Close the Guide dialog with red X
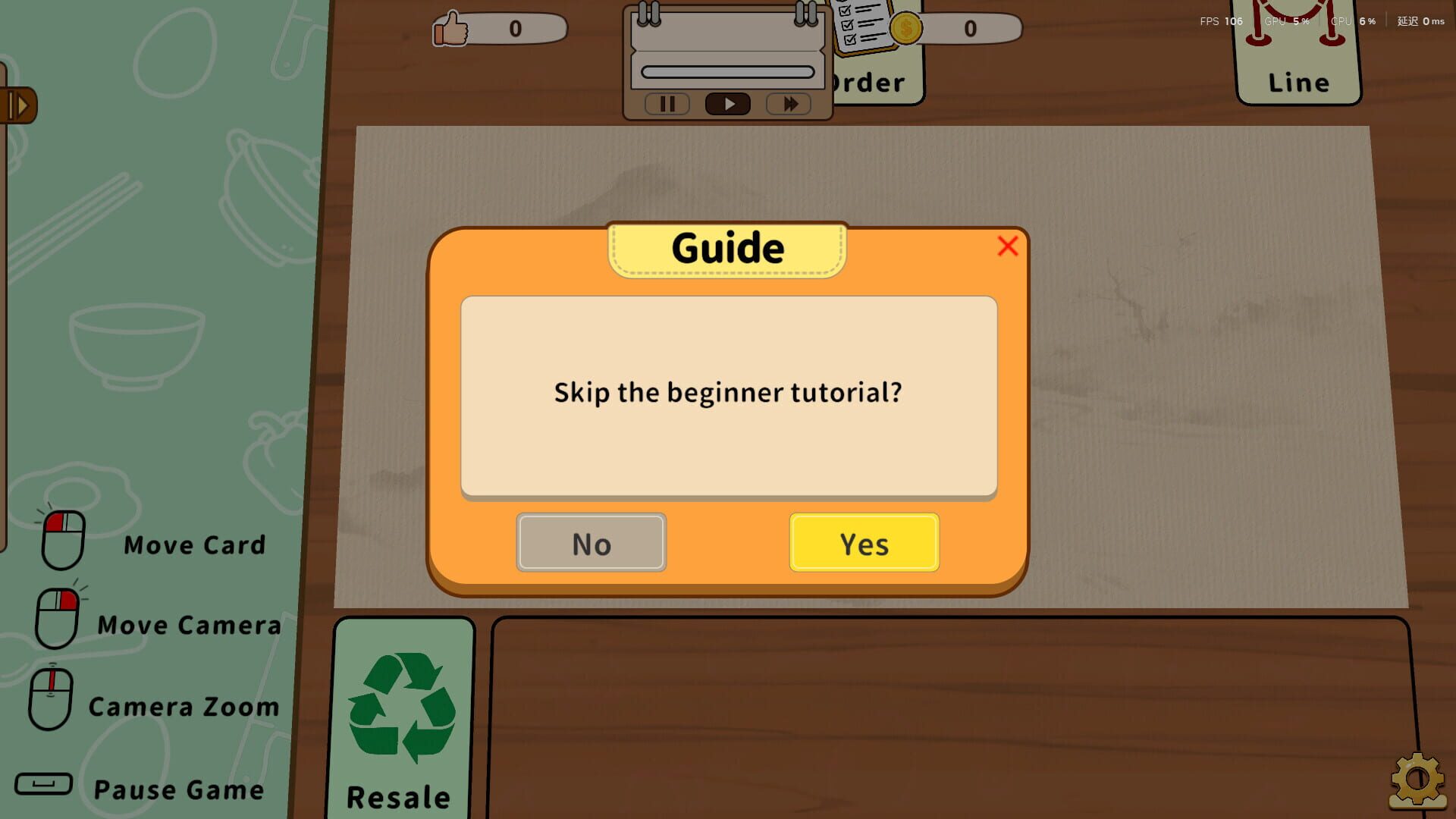Viewport: 1456px width, 819px height. 1007,246
